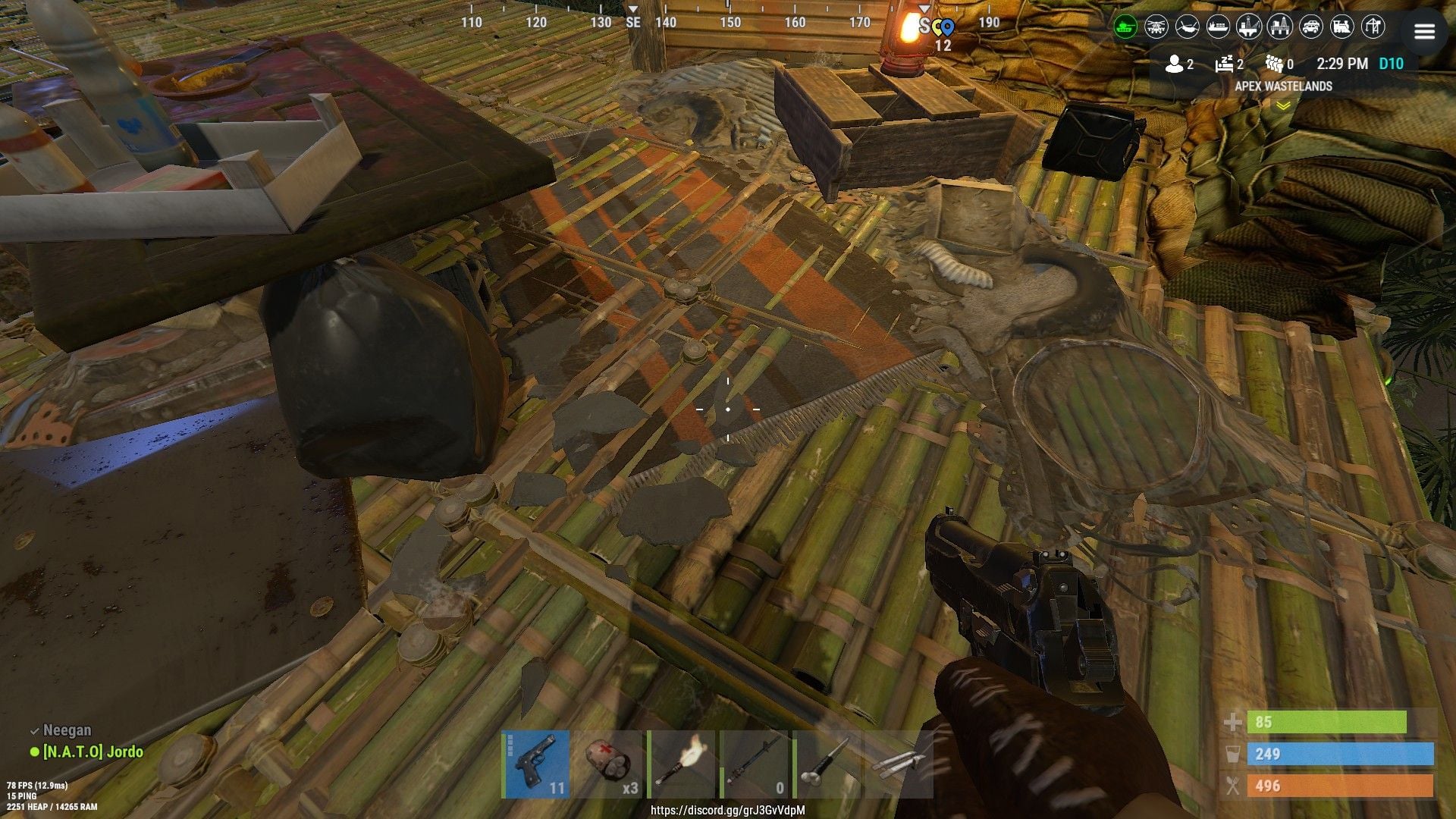The height and width of the screenshot is (819, 1456).
Task: Select teammate Neegan in the team list
Action: point(67,730)
